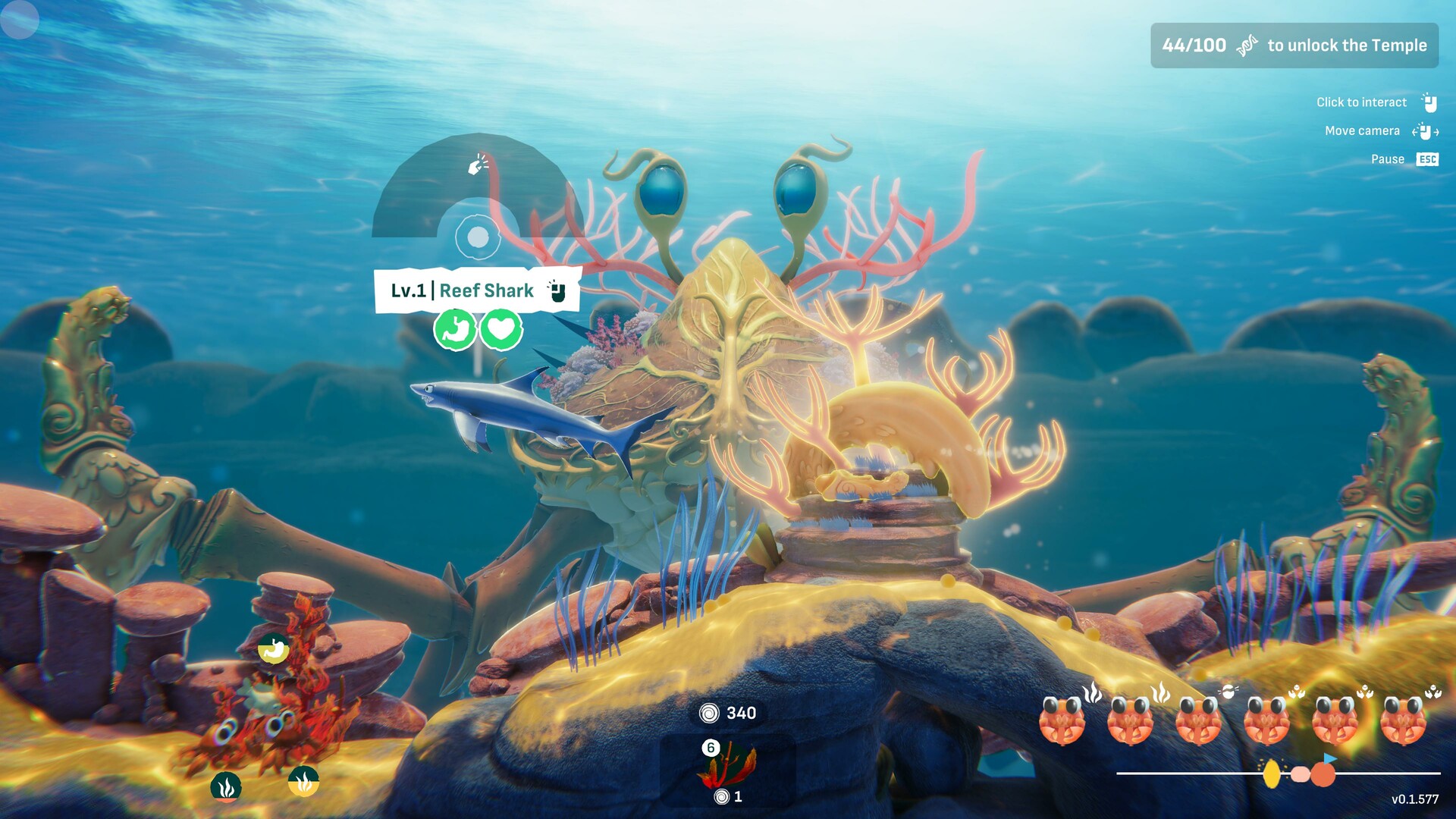
Task: Click the Lv.1 Reef Shark nameplate
Action: (x=462, y=289)
